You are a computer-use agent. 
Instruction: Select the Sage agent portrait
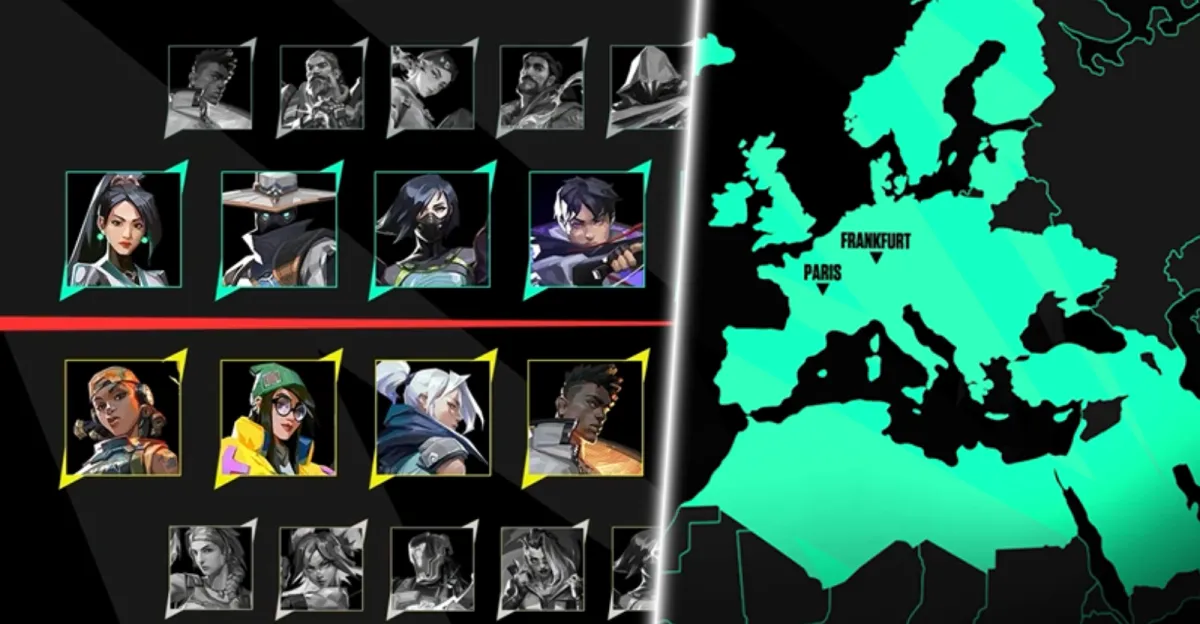tap(125, 229)
